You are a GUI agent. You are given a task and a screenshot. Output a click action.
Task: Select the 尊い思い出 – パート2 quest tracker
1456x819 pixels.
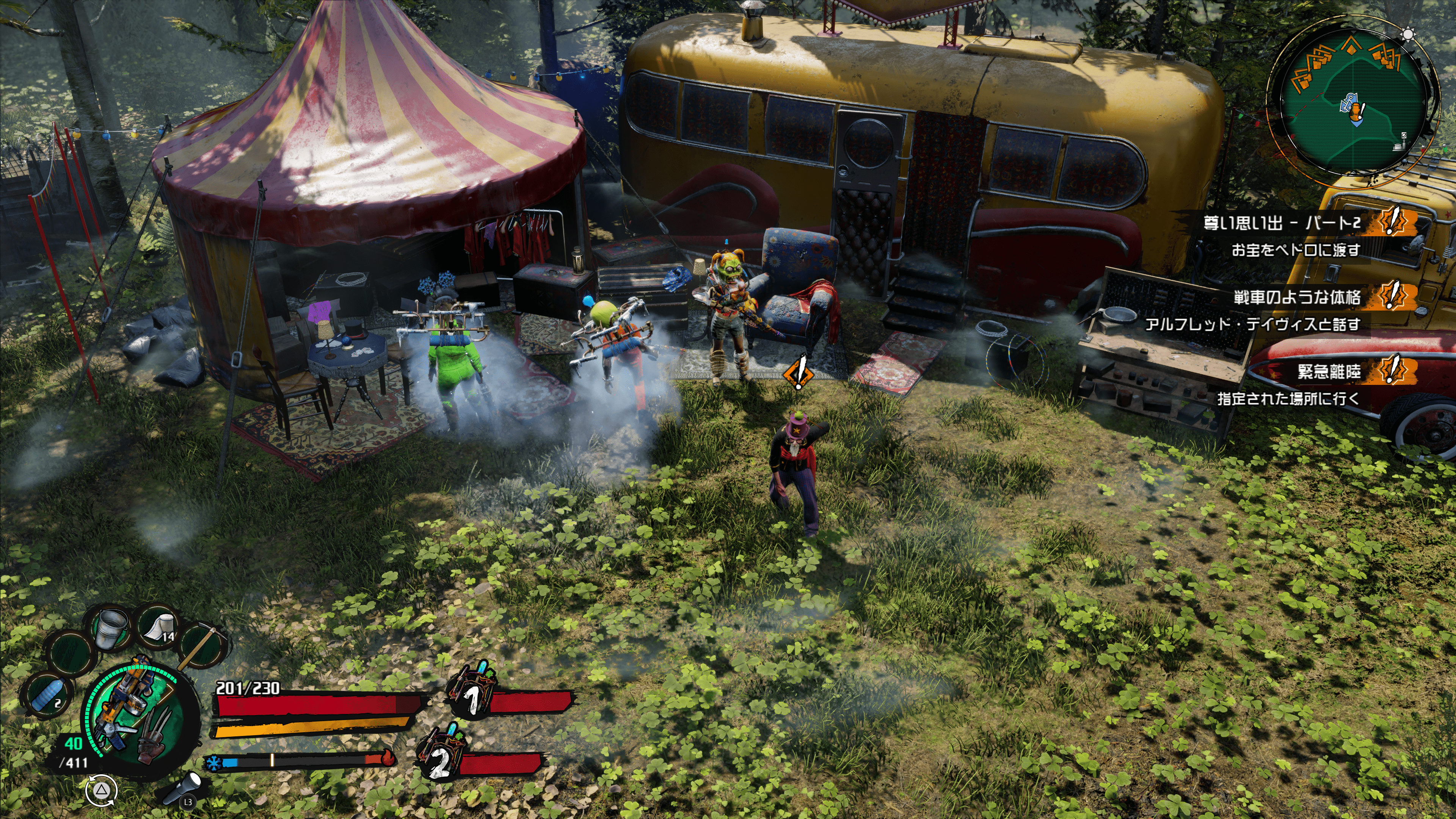point(1281,223)
